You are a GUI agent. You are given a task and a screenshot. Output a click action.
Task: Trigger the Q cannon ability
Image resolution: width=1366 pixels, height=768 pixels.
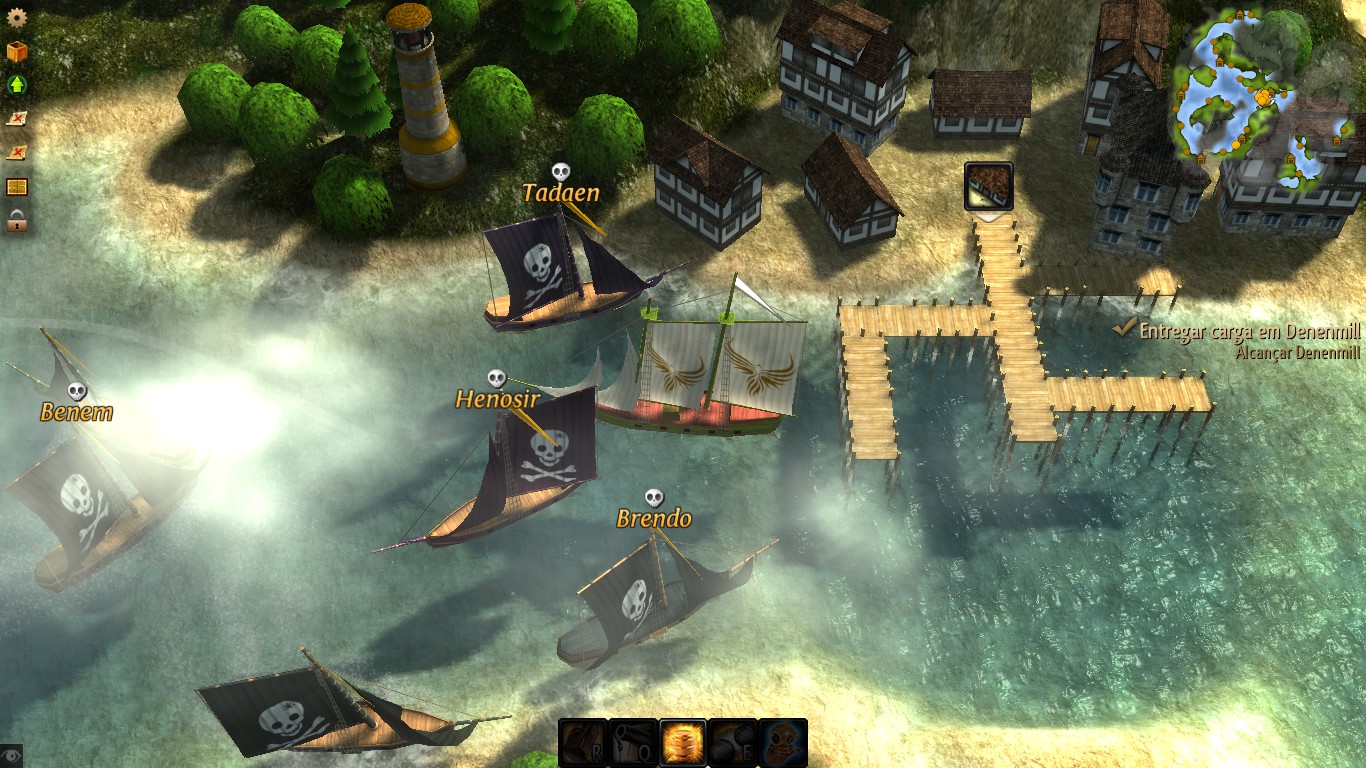634,741
